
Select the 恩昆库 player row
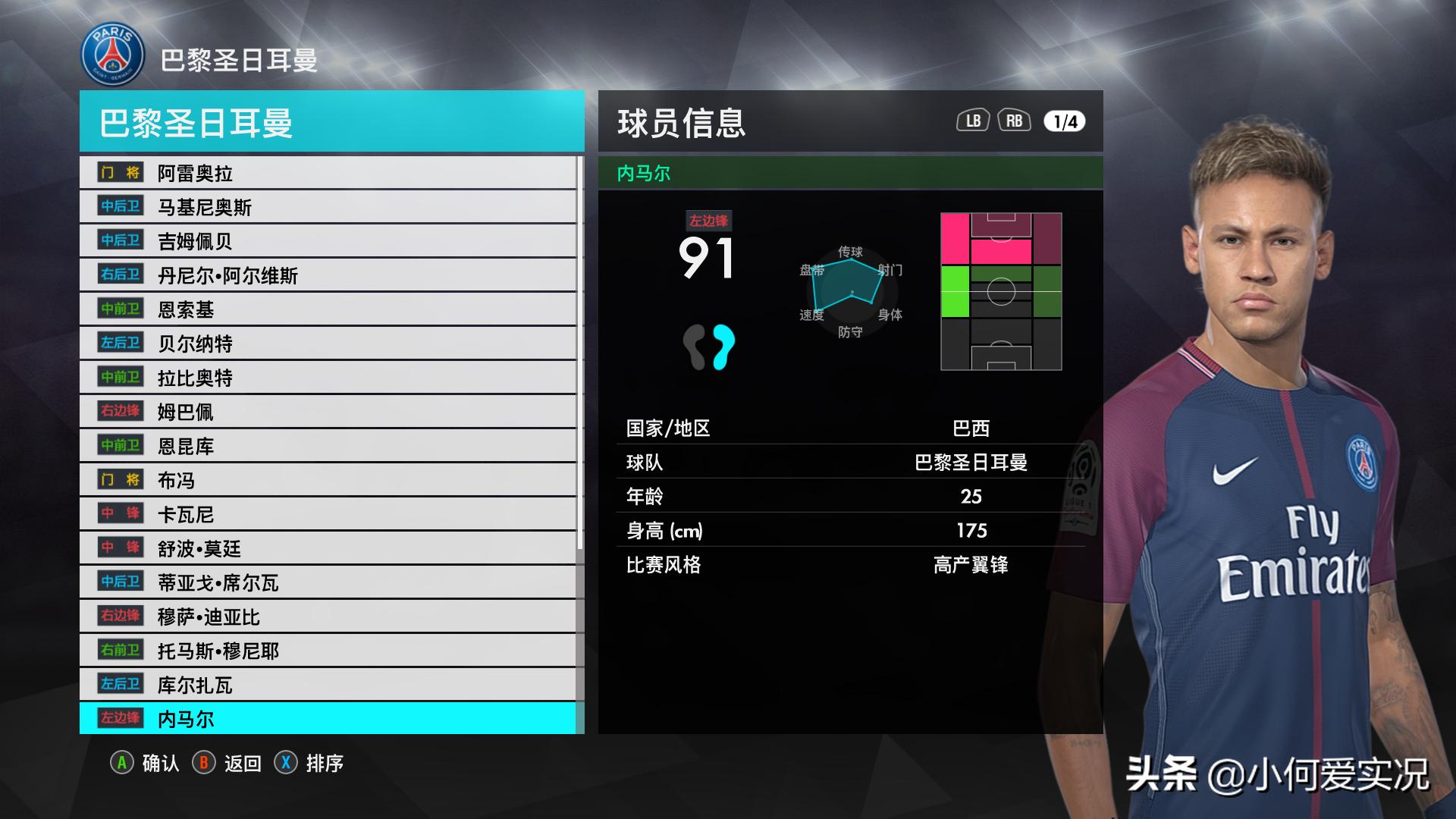tap(328, 446)
